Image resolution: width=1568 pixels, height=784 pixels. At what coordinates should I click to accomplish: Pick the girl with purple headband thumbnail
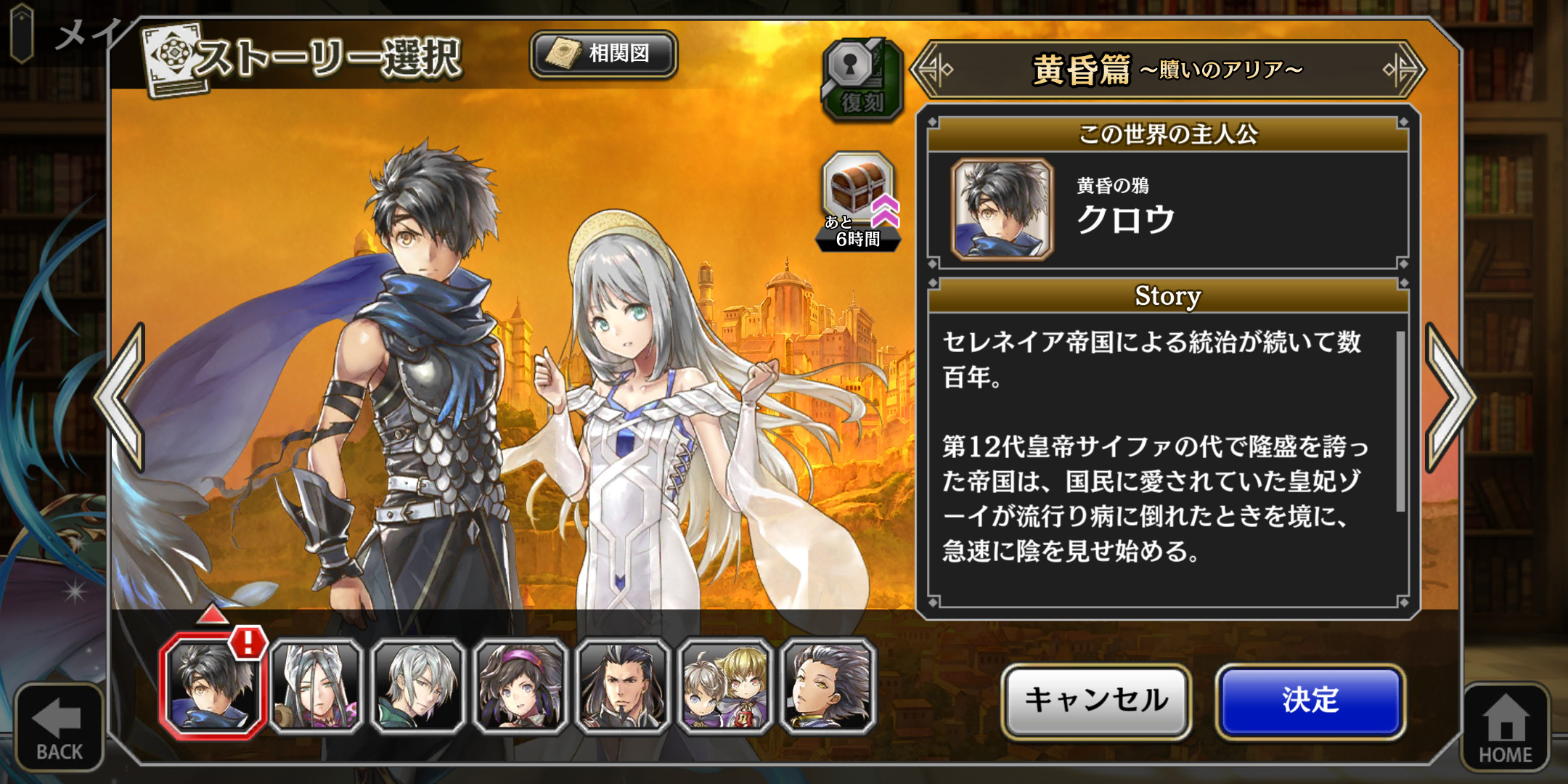point(520,687)
